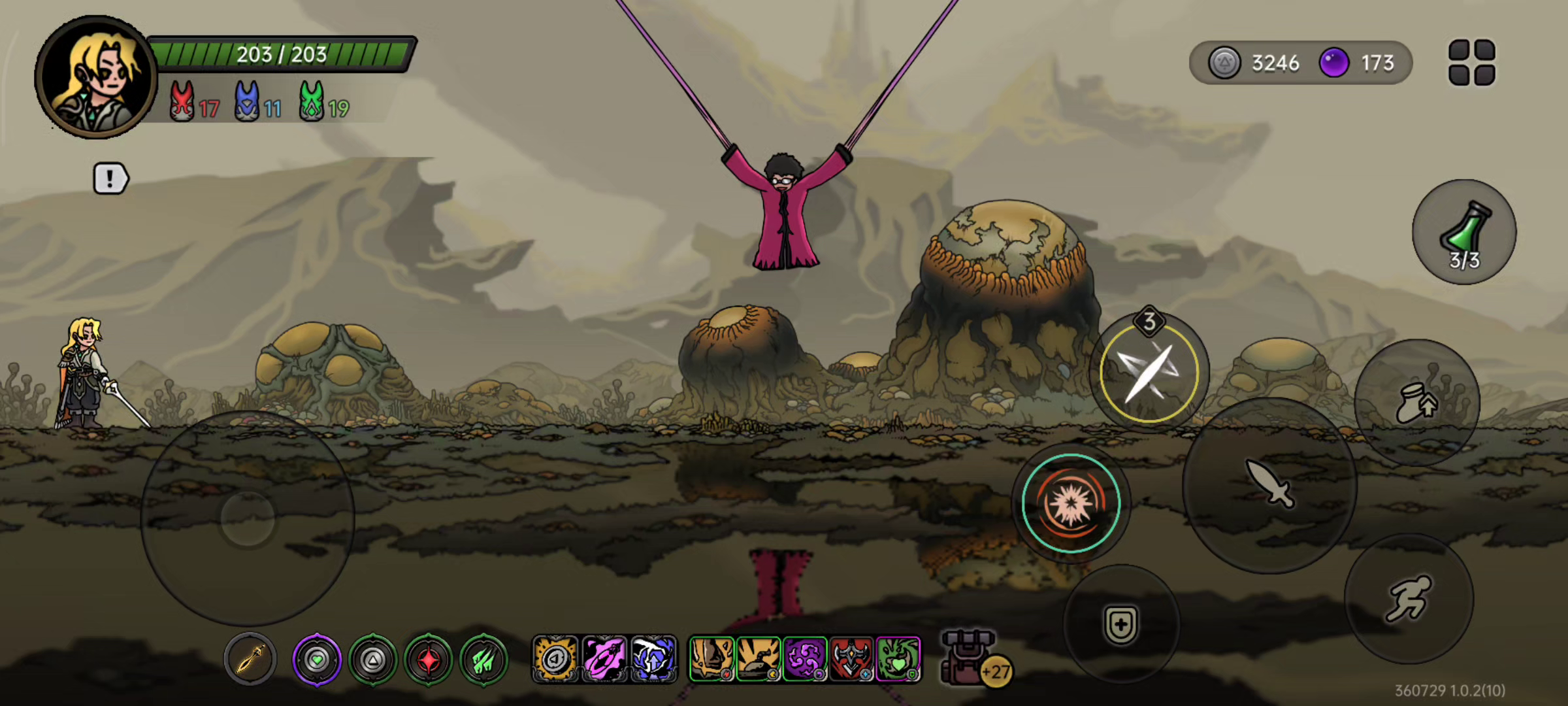Select the golden dagger weapon slot
Viewport: 1568px width, 706px height.
250,659
